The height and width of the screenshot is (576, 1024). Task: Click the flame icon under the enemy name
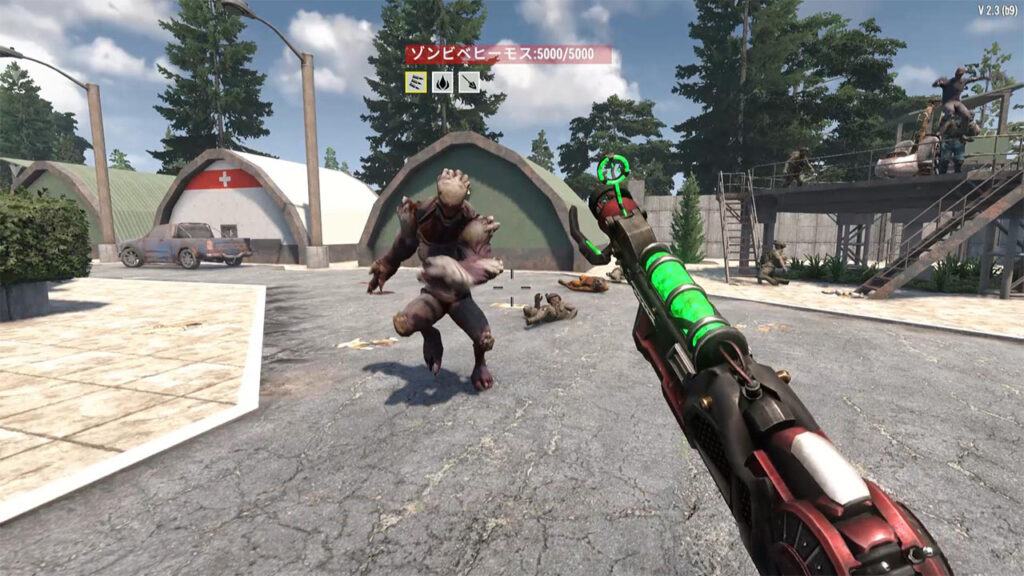(442, 82)
